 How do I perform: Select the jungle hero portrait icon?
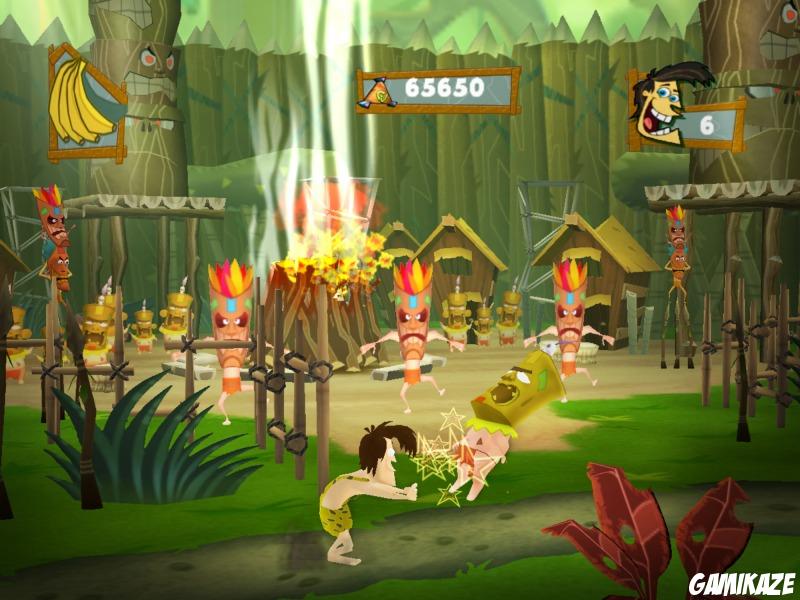(x=665, y=106)
